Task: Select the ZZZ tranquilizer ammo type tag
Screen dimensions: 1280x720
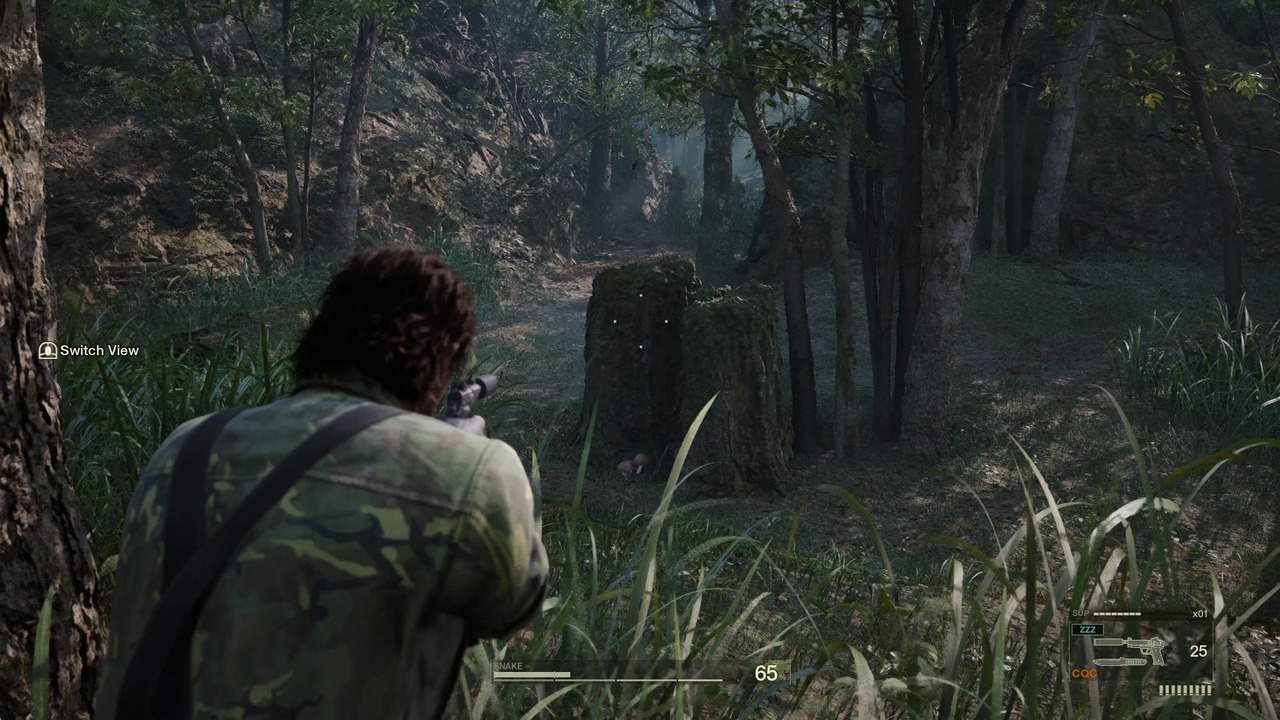Action: click(1086, 630)
